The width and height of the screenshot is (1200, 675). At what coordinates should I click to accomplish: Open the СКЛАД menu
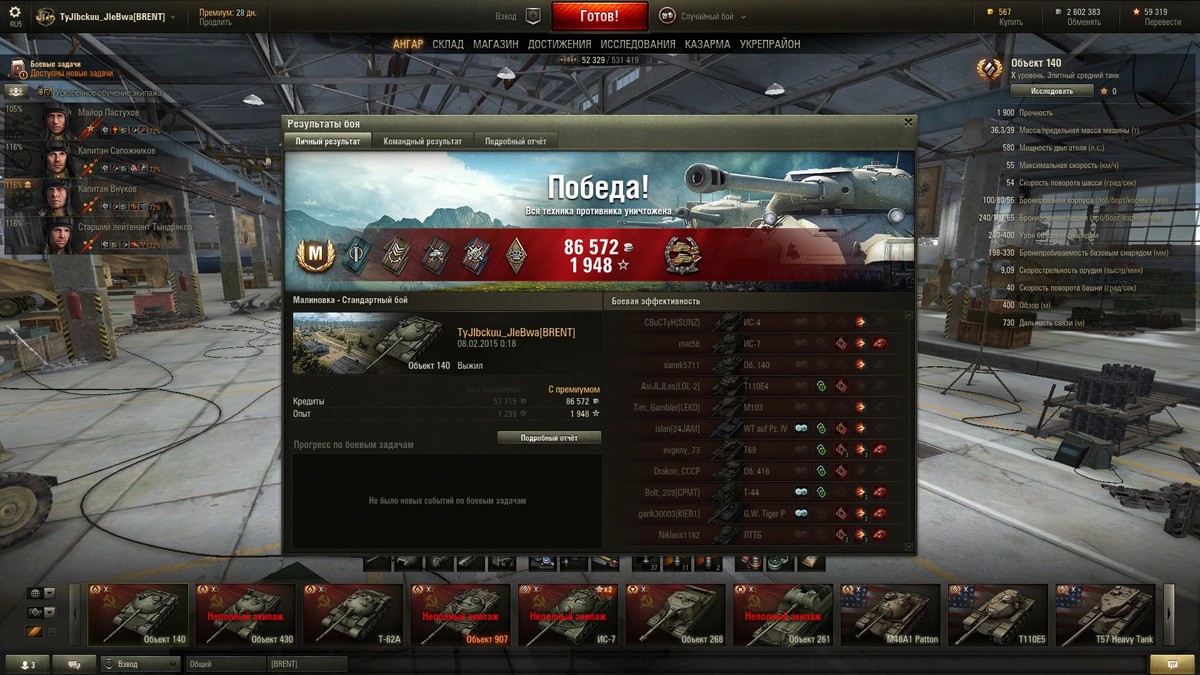click(x=448, y=44)
